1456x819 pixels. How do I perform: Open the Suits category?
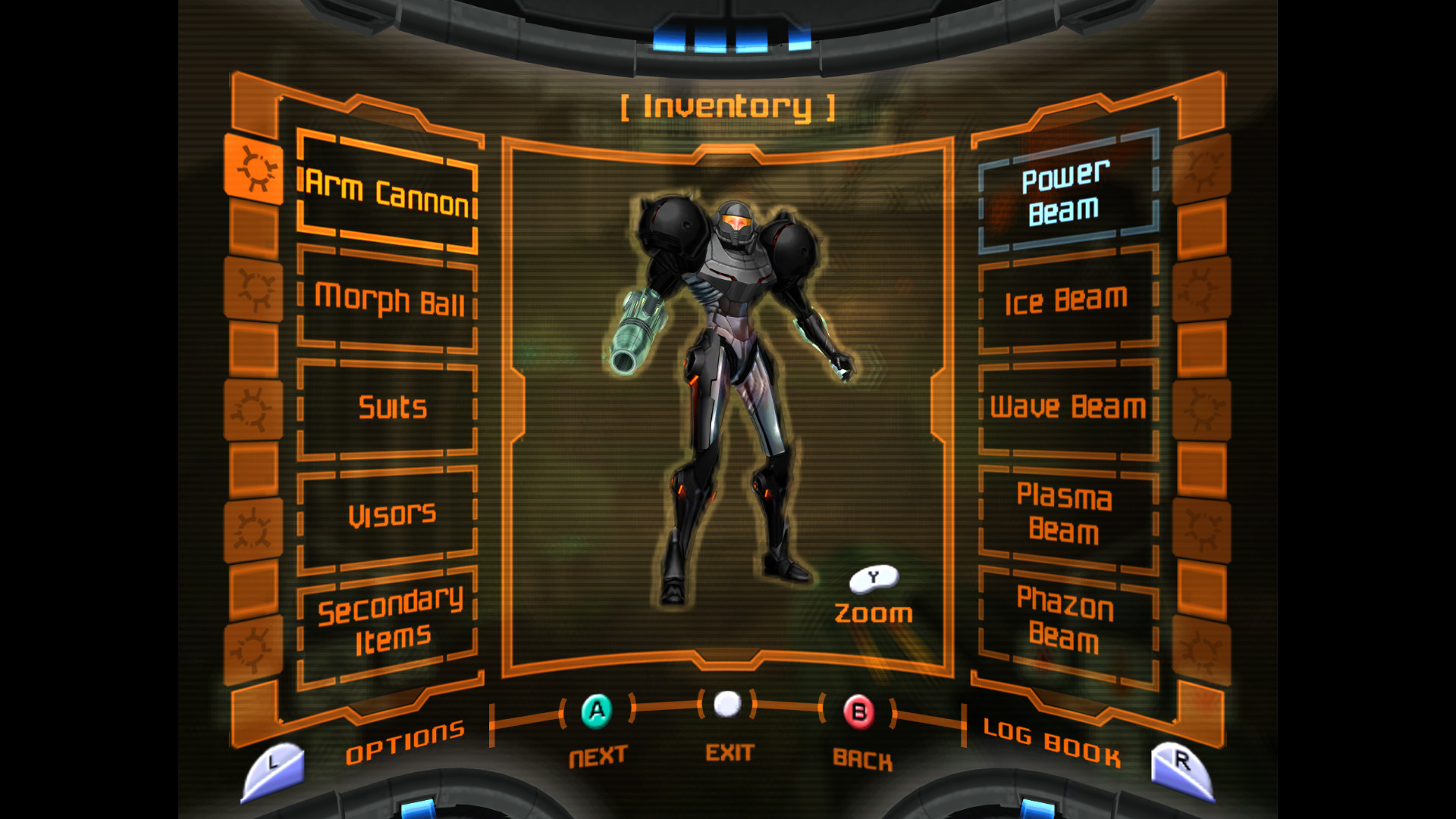[389, 408]
